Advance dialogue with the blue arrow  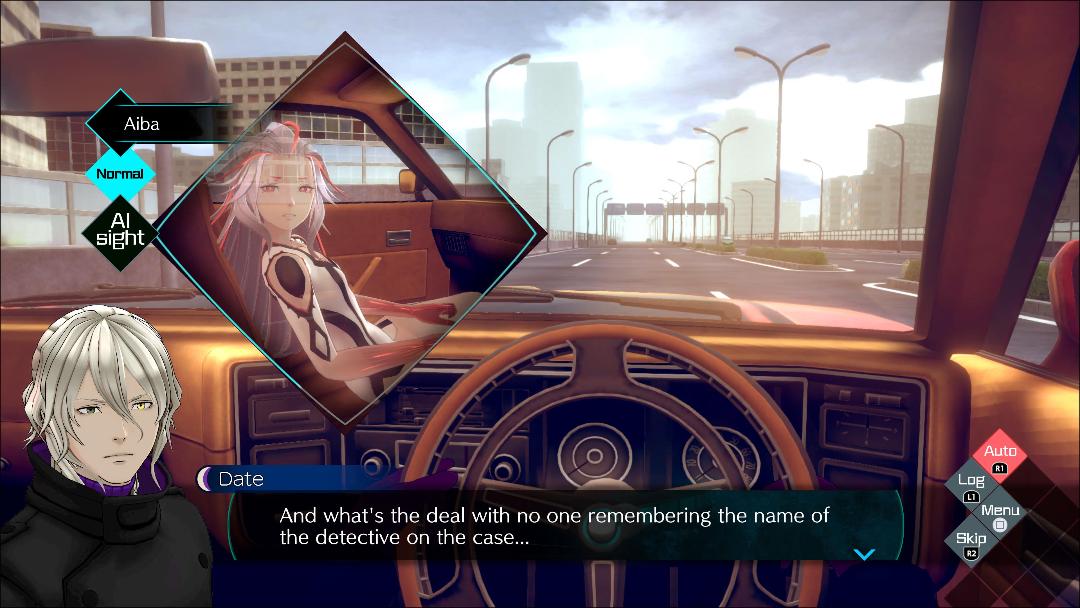(864, 554)
